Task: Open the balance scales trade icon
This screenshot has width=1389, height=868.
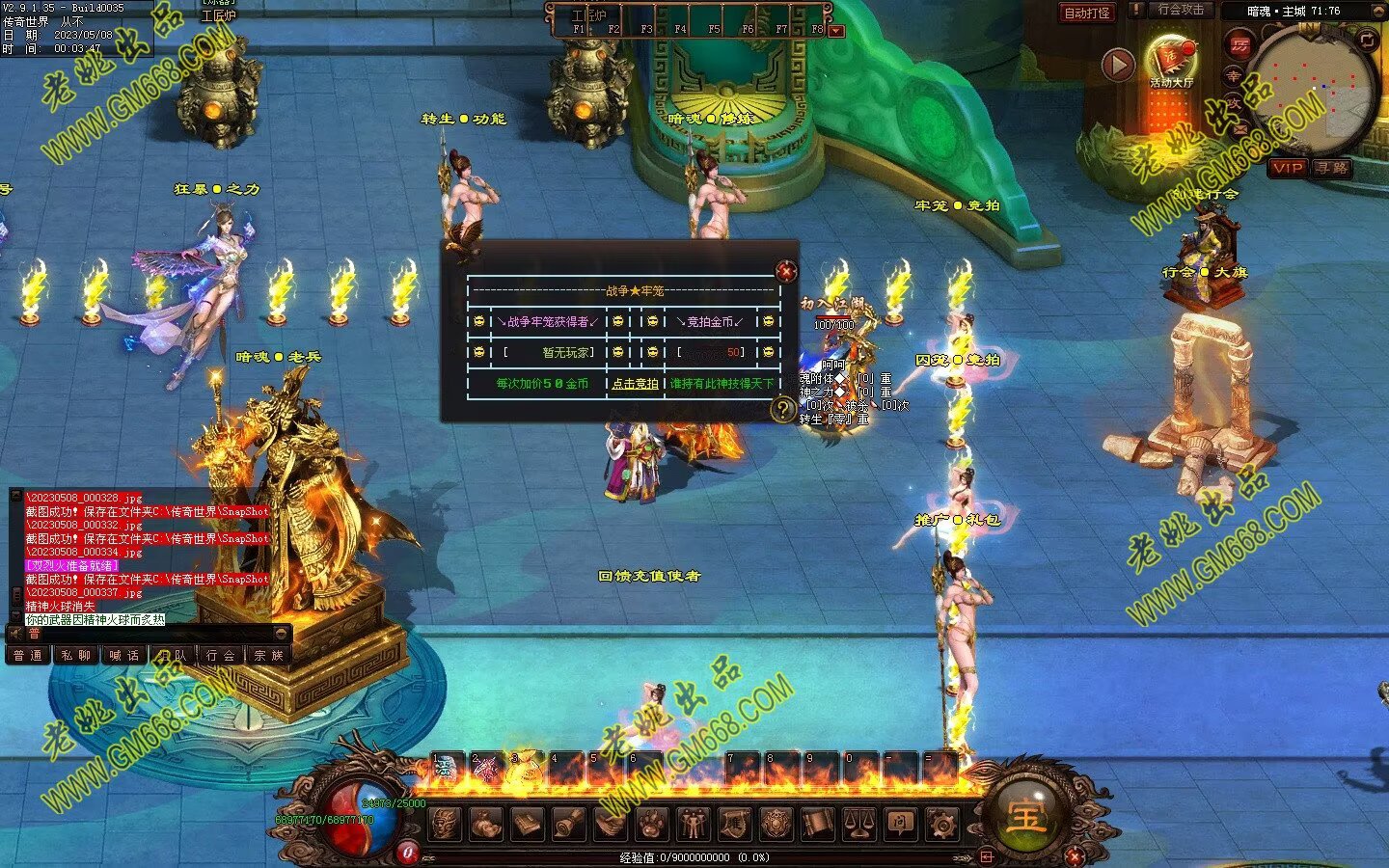Action: point(858,824)
